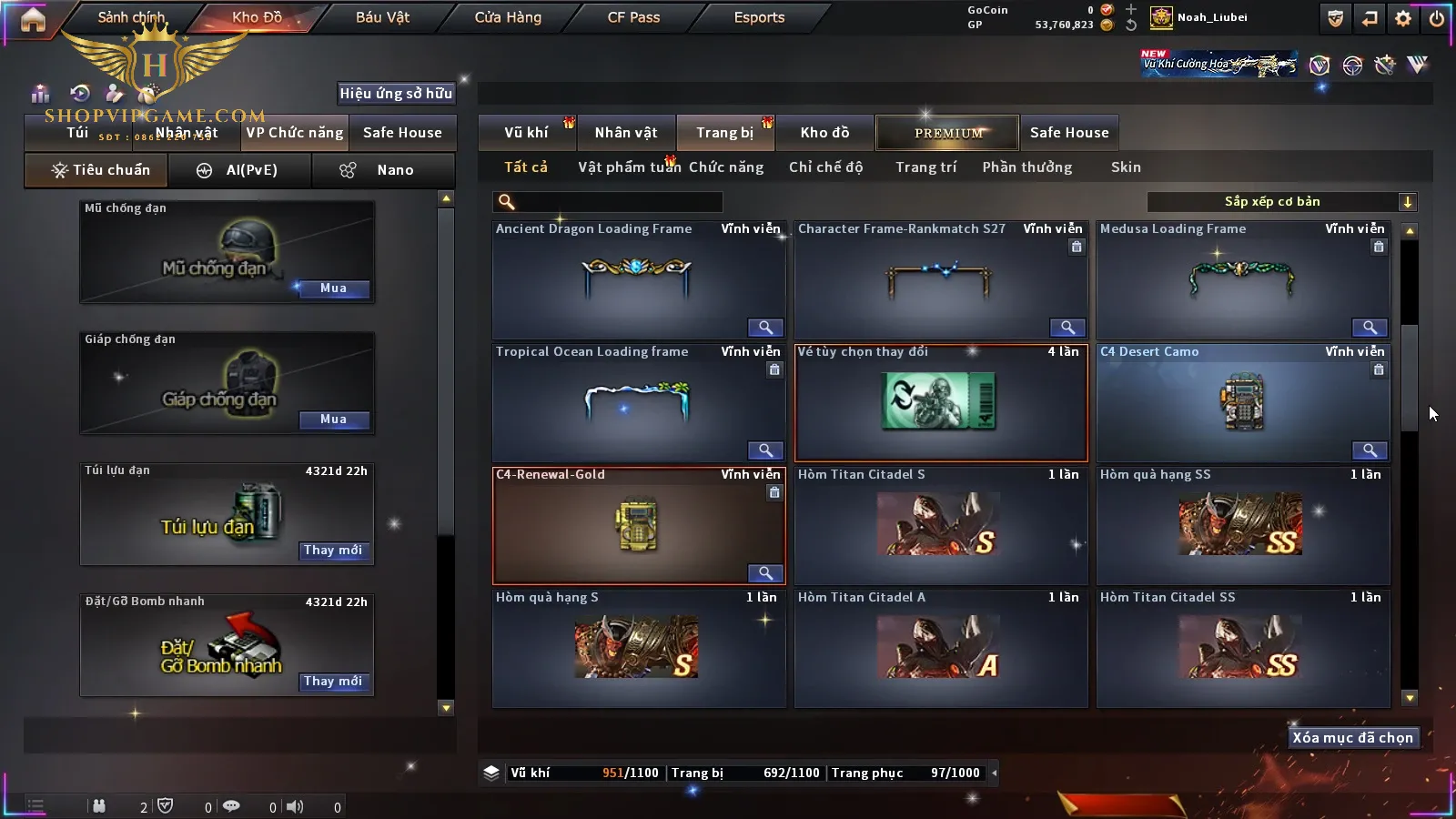Open the Esports menu
The image size is (1456, 819).
click(759, 17)
